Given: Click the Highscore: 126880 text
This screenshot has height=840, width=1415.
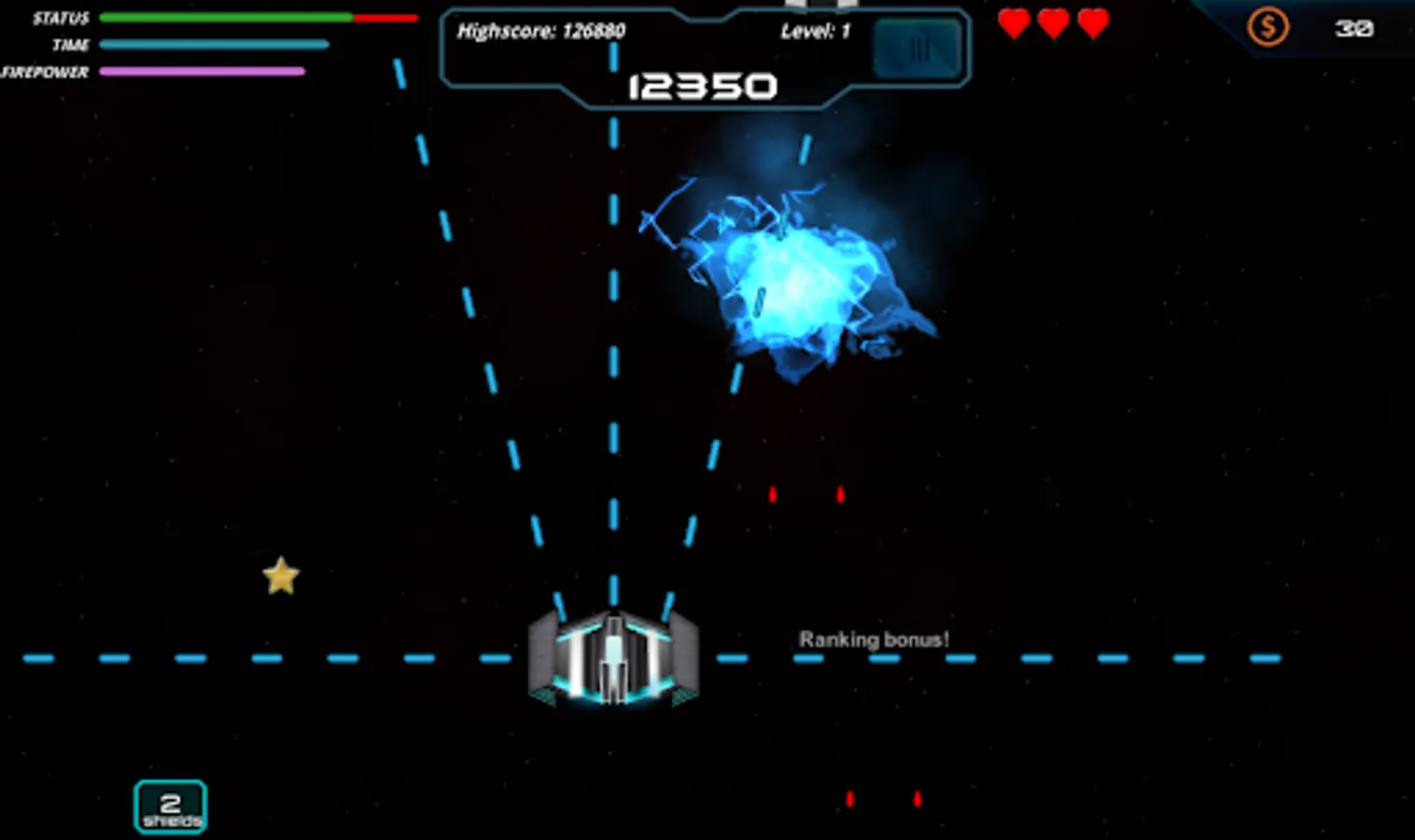Looking at the screenshot, I should tap(541, 31).
